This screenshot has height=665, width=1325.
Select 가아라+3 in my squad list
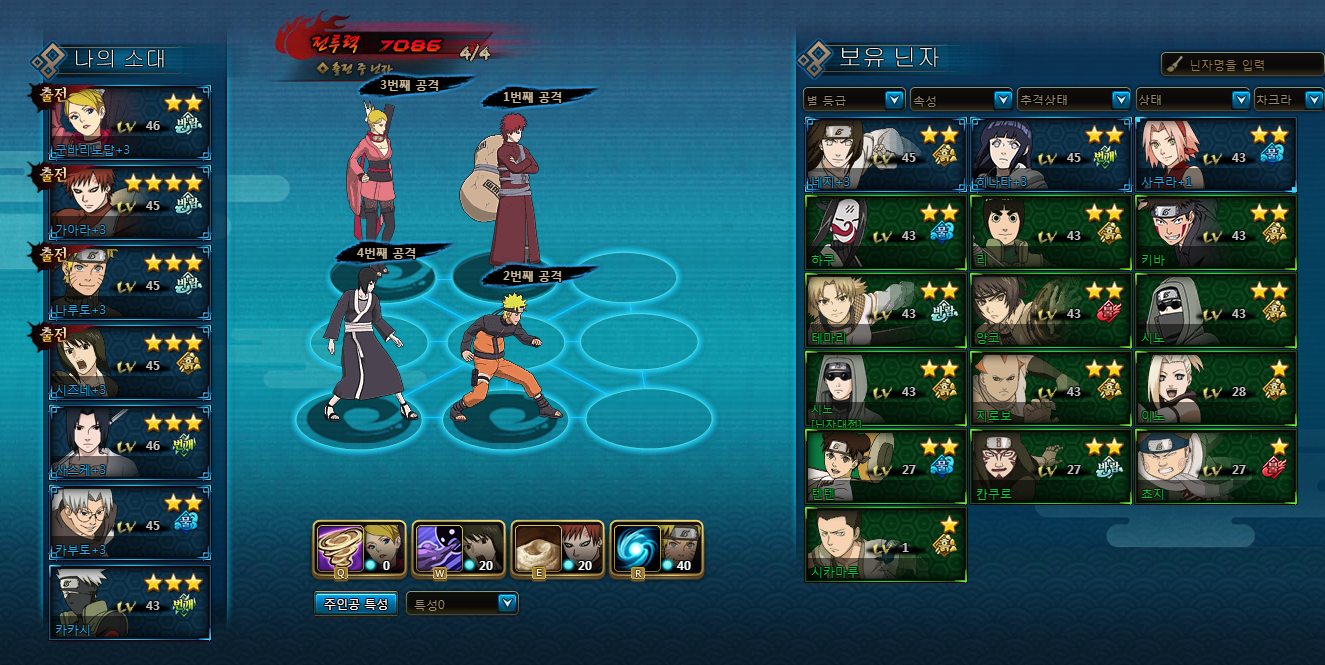pyautogui.click(x=131, y=203)
